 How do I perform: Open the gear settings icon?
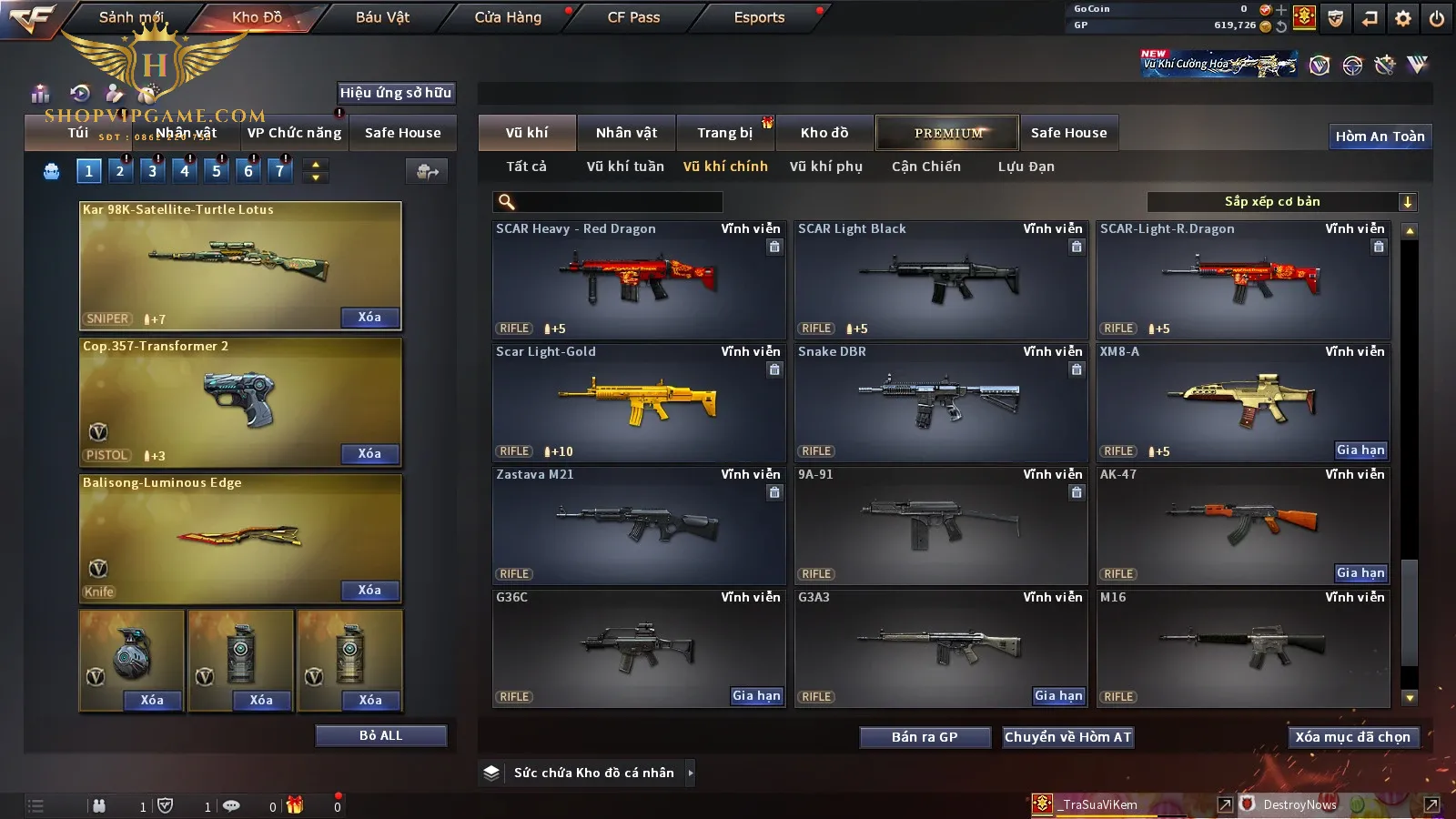click(x=1403, y=18)
